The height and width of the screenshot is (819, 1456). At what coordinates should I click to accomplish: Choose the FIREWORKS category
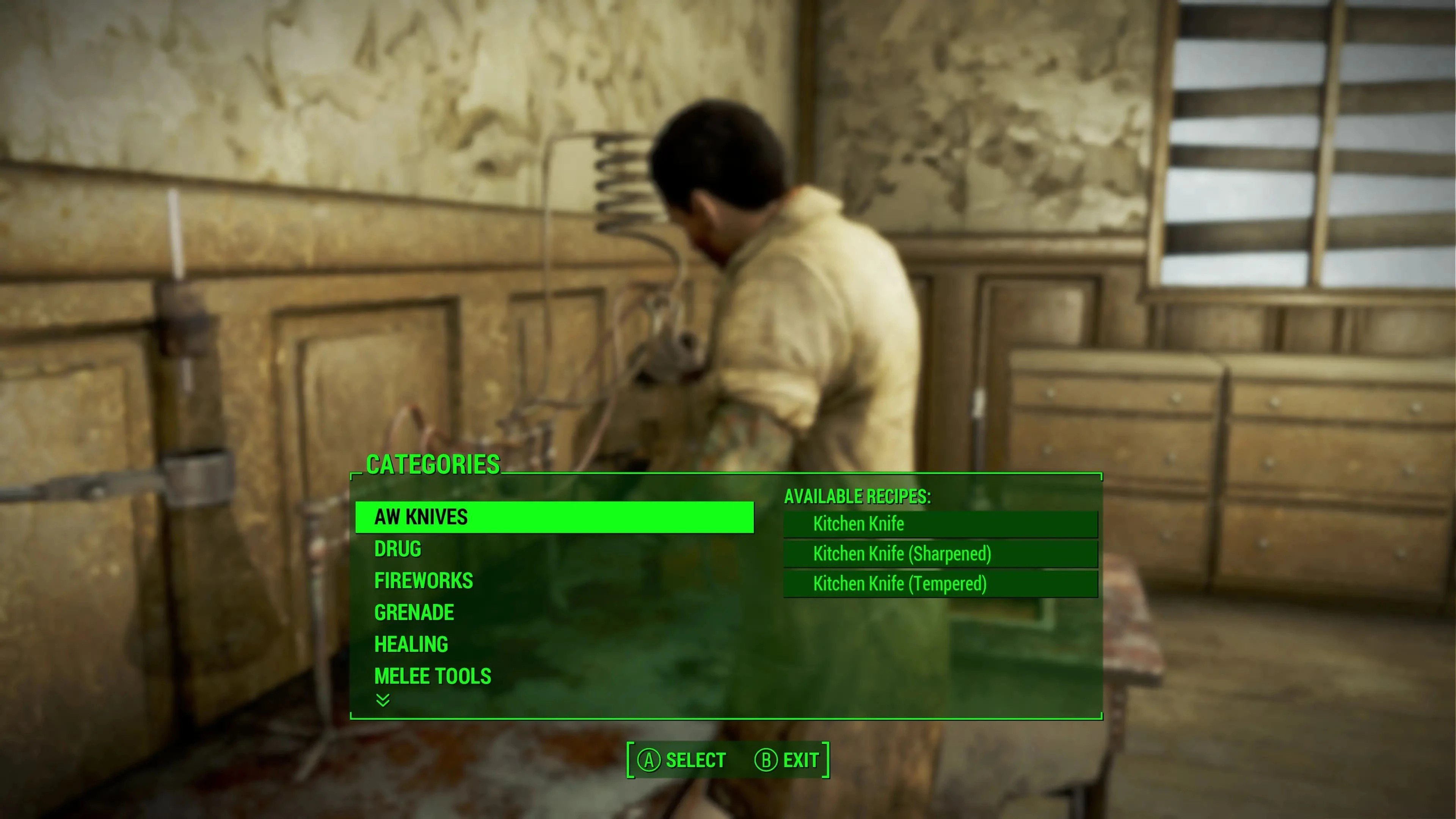424,581
